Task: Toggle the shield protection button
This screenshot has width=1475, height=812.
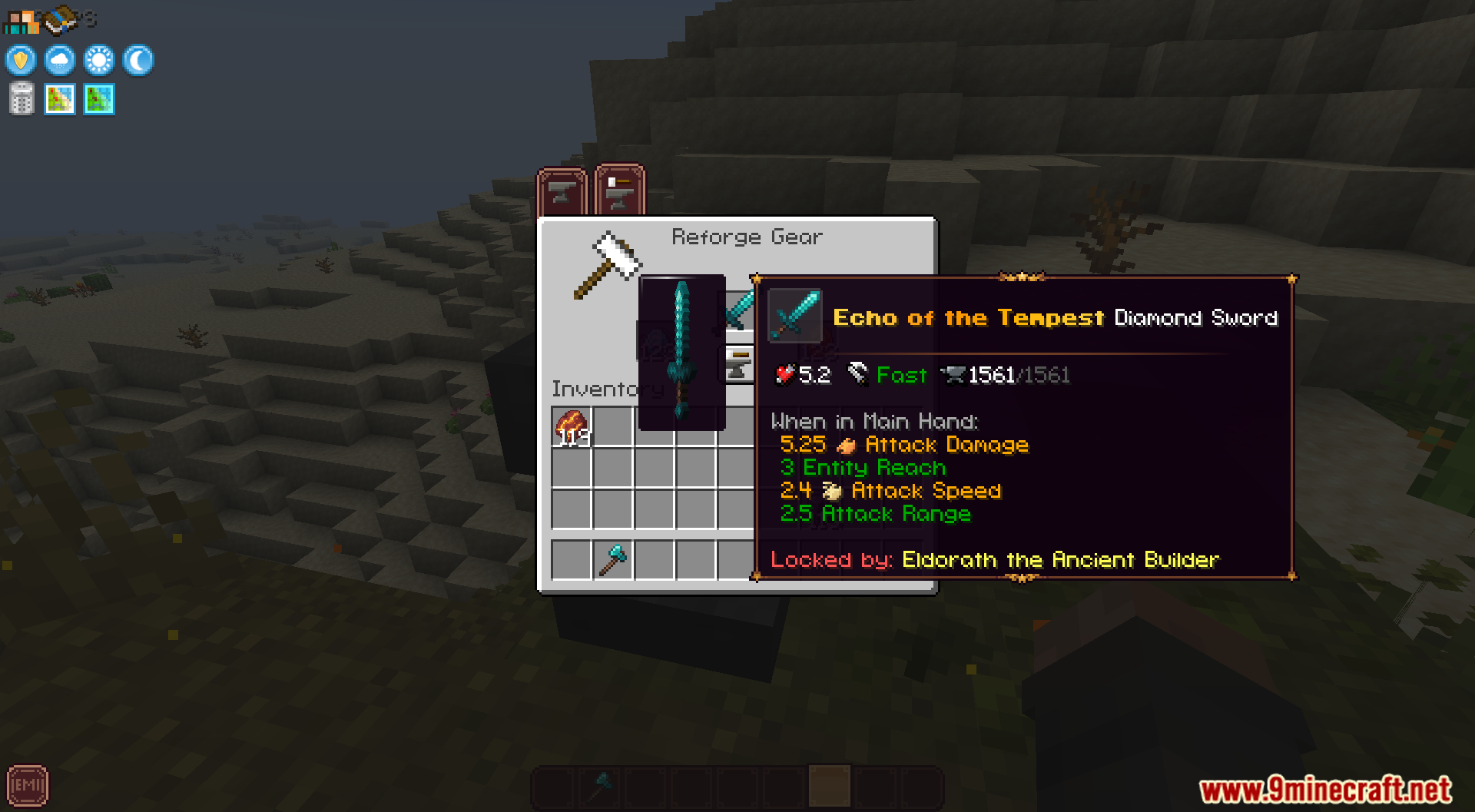Action: [21, 60]
